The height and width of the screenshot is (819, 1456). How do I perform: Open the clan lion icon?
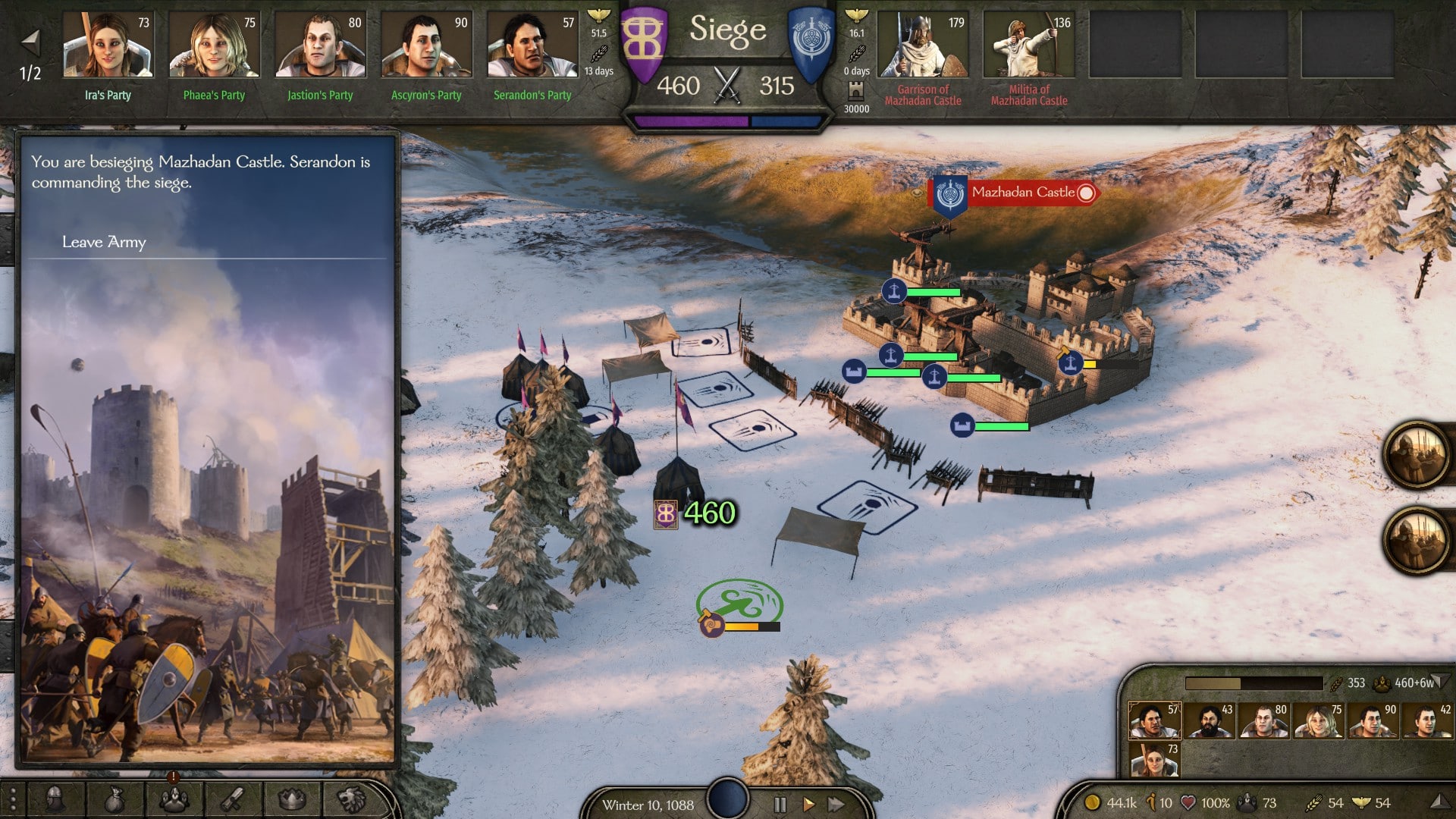(x=351, y=799)
